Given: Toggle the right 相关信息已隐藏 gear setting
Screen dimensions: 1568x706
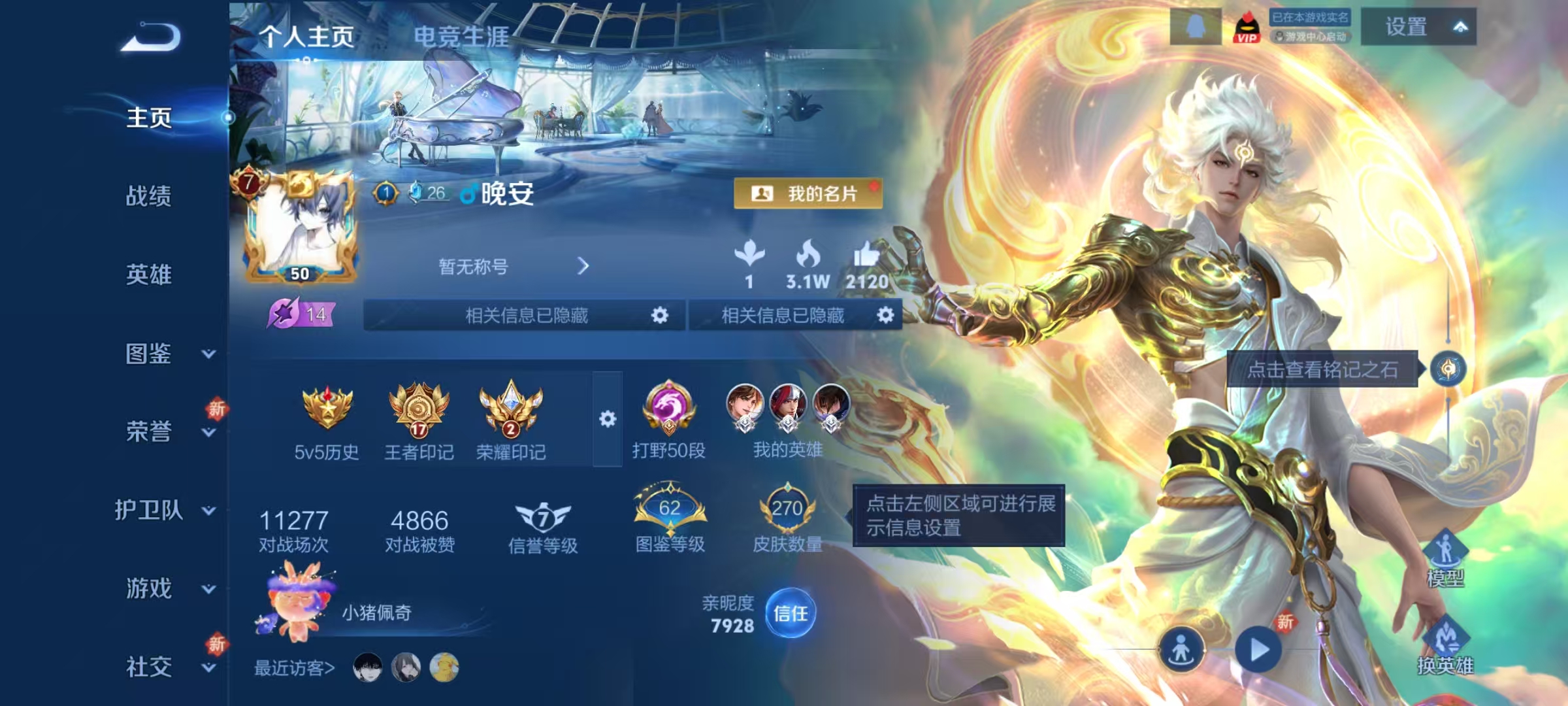Looking at the screenshot, I should (887, 316).
